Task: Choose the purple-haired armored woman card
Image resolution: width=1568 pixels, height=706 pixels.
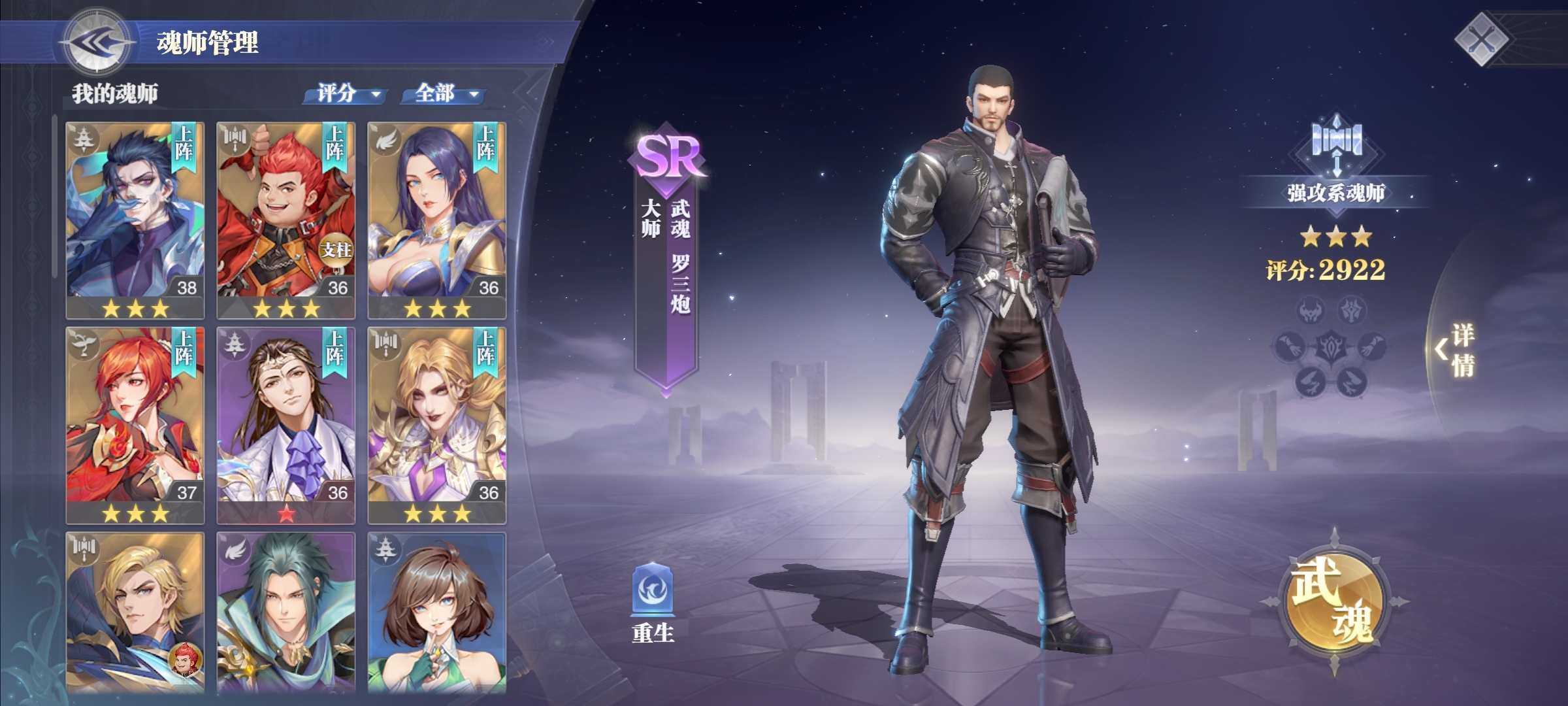Action: [x=437, y=220]
